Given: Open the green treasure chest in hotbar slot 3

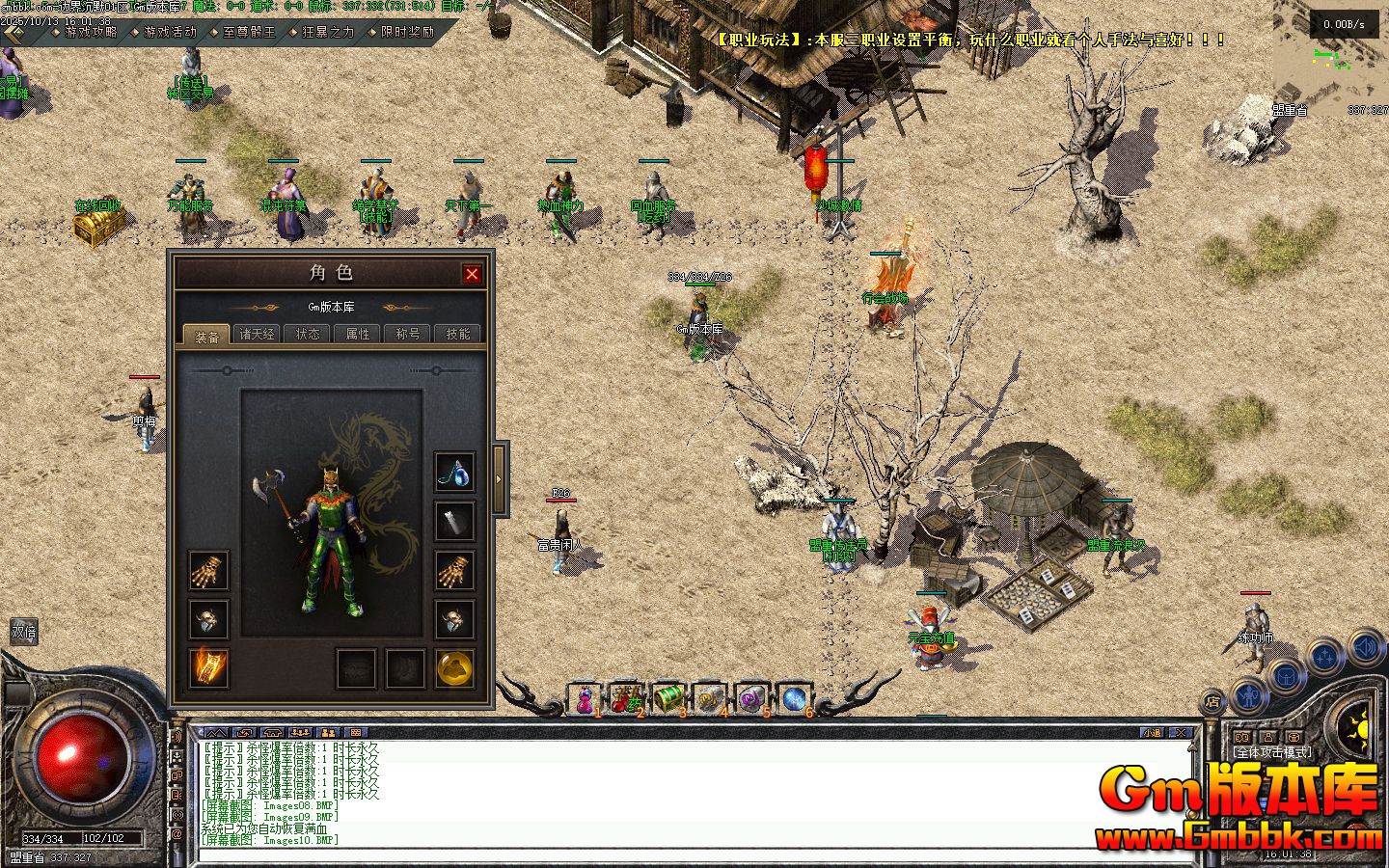Looking at the screenshot, I should (x=667, y=699).
